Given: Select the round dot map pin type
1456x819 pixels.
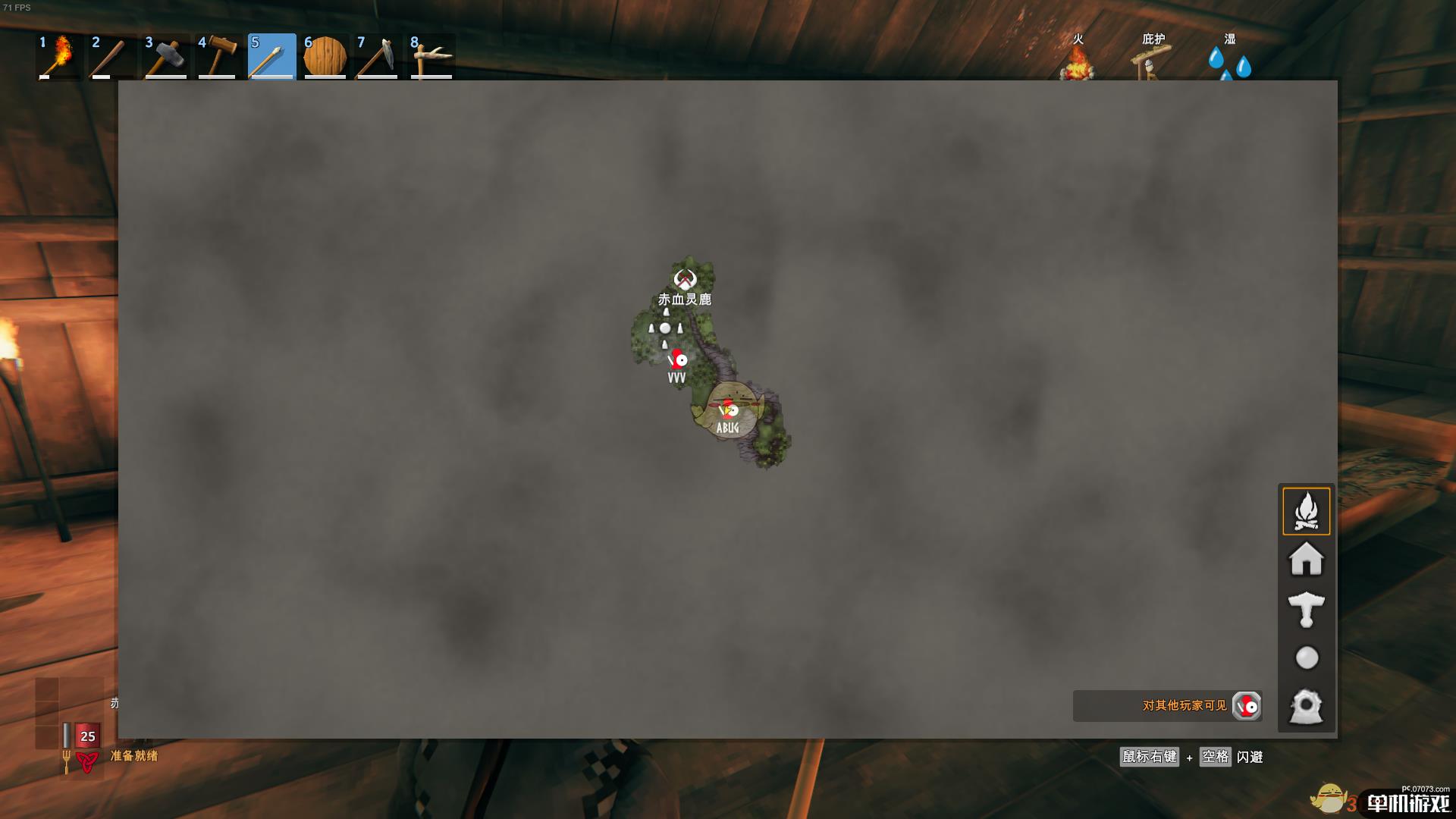Looking at the screenshot, I should click(1306, 657).
